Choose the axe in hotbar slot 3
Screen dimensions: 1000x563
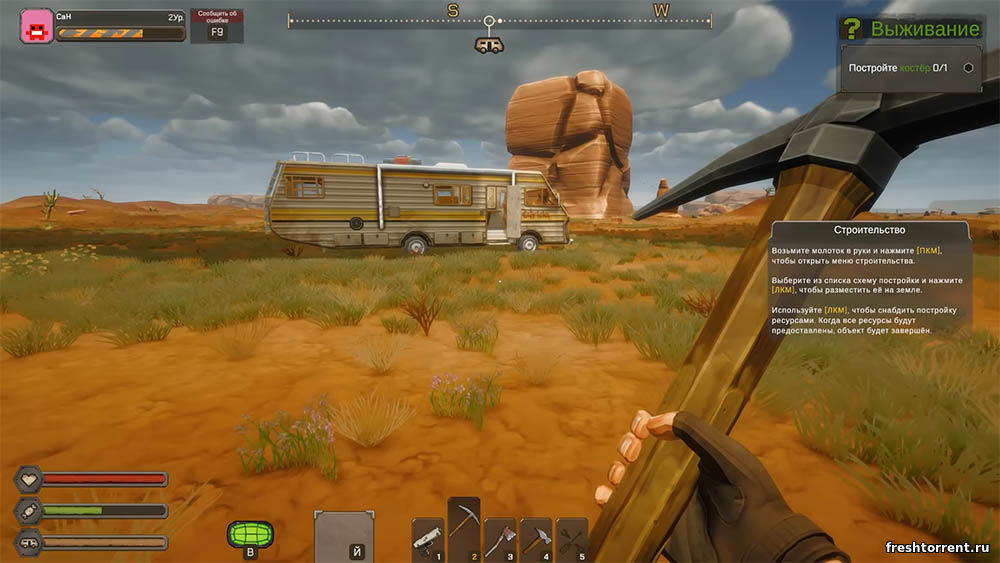click(499, 539)
